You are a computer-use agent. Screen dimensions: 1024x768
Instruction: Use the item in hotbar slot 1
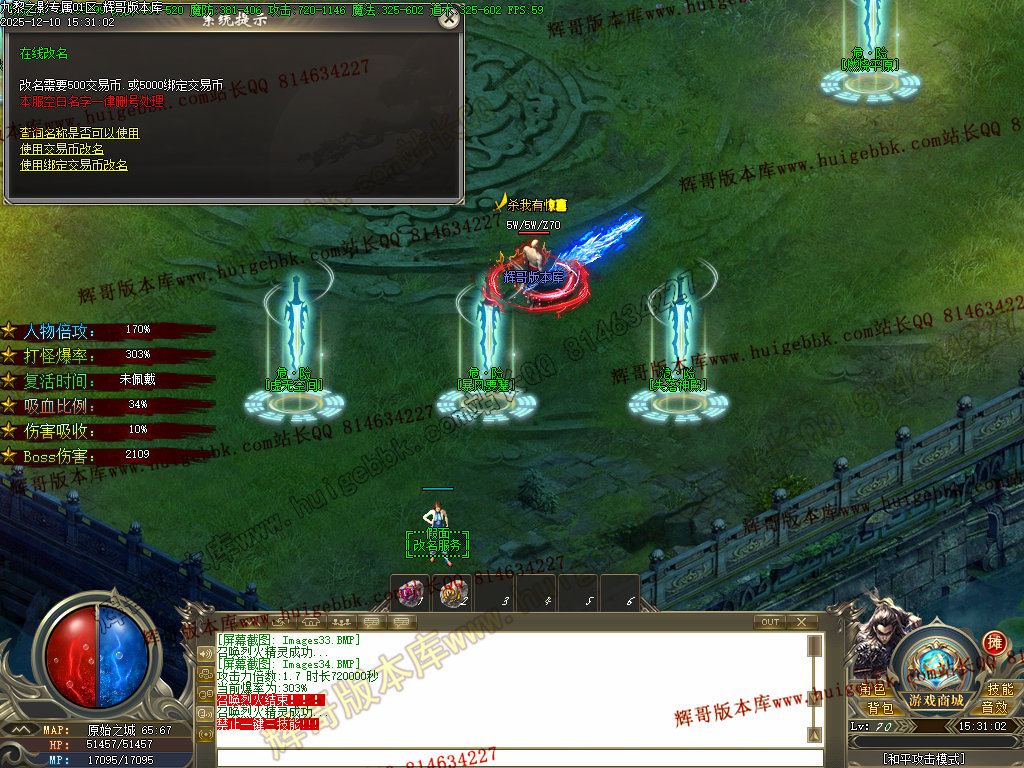pyautogui.click(x=408, y=594)
